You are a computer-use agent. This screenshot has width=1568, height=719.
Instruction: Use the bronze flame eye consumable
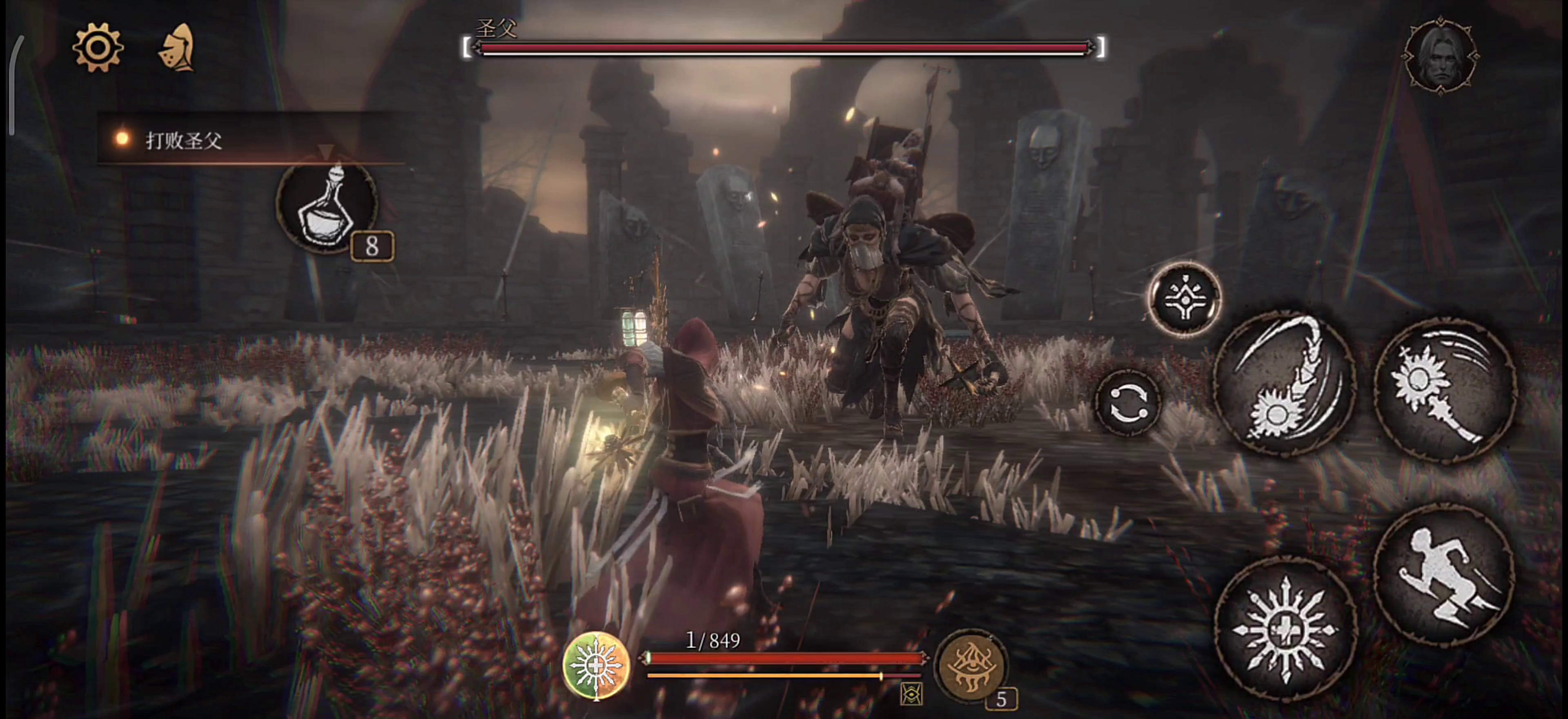(970, 665)
